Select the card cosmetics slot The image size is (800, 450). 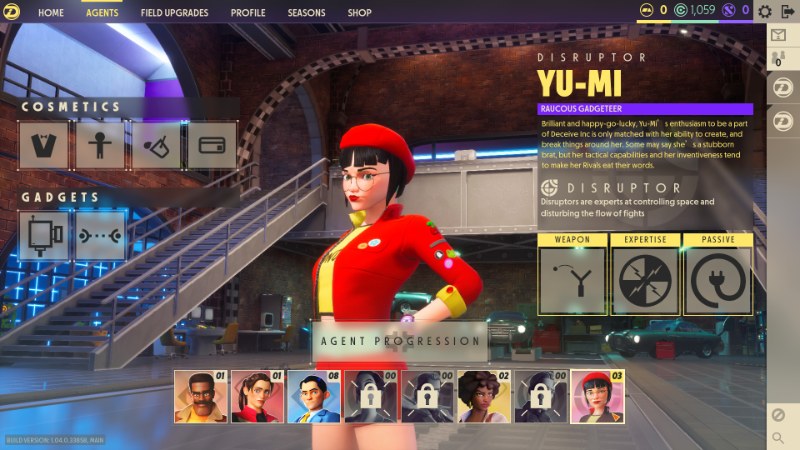click(x=211, y=146)
